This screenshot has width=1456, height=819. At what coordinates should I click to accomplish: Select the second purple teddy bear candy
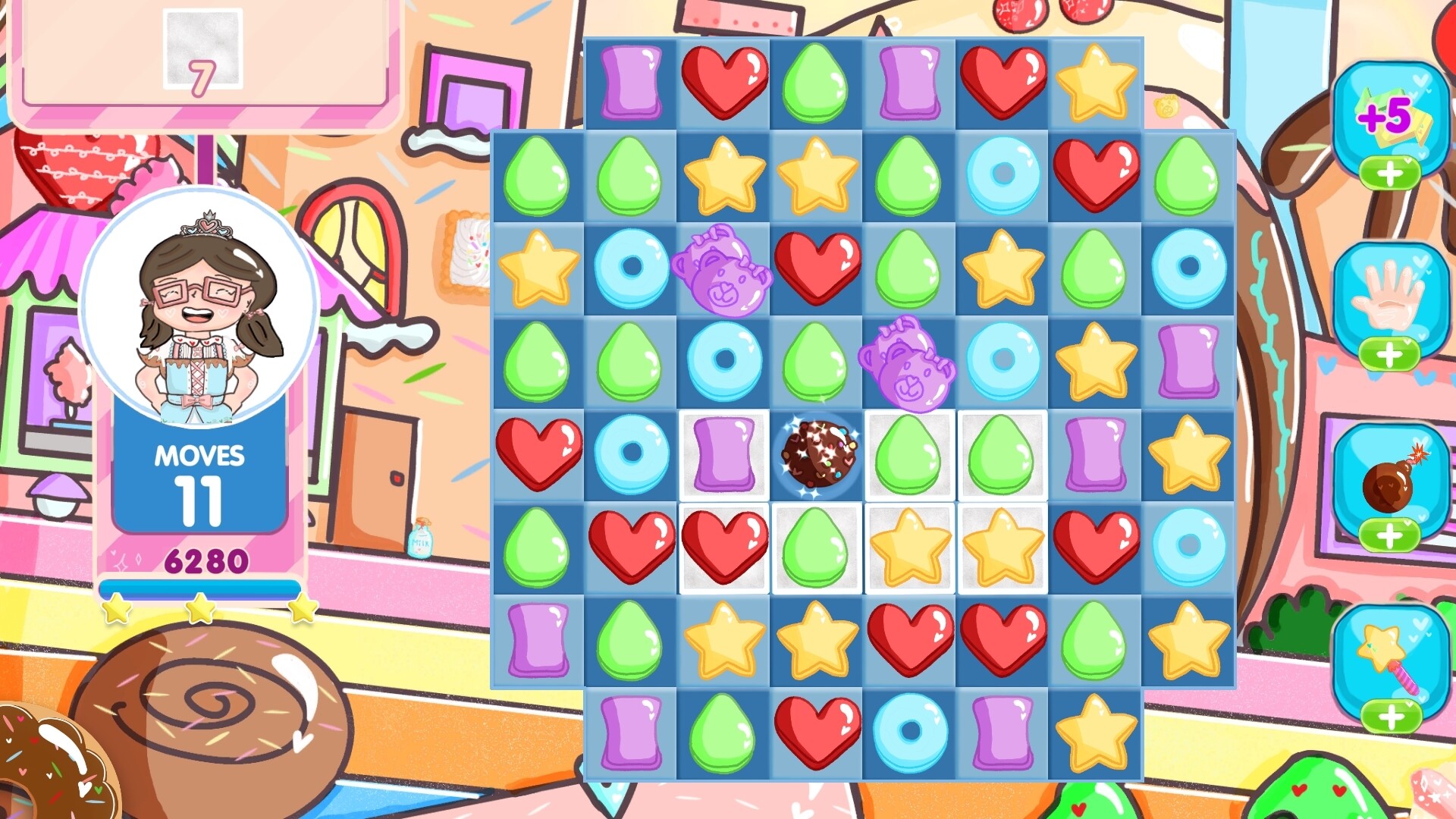pyautogui.click(x=908, y=364)
